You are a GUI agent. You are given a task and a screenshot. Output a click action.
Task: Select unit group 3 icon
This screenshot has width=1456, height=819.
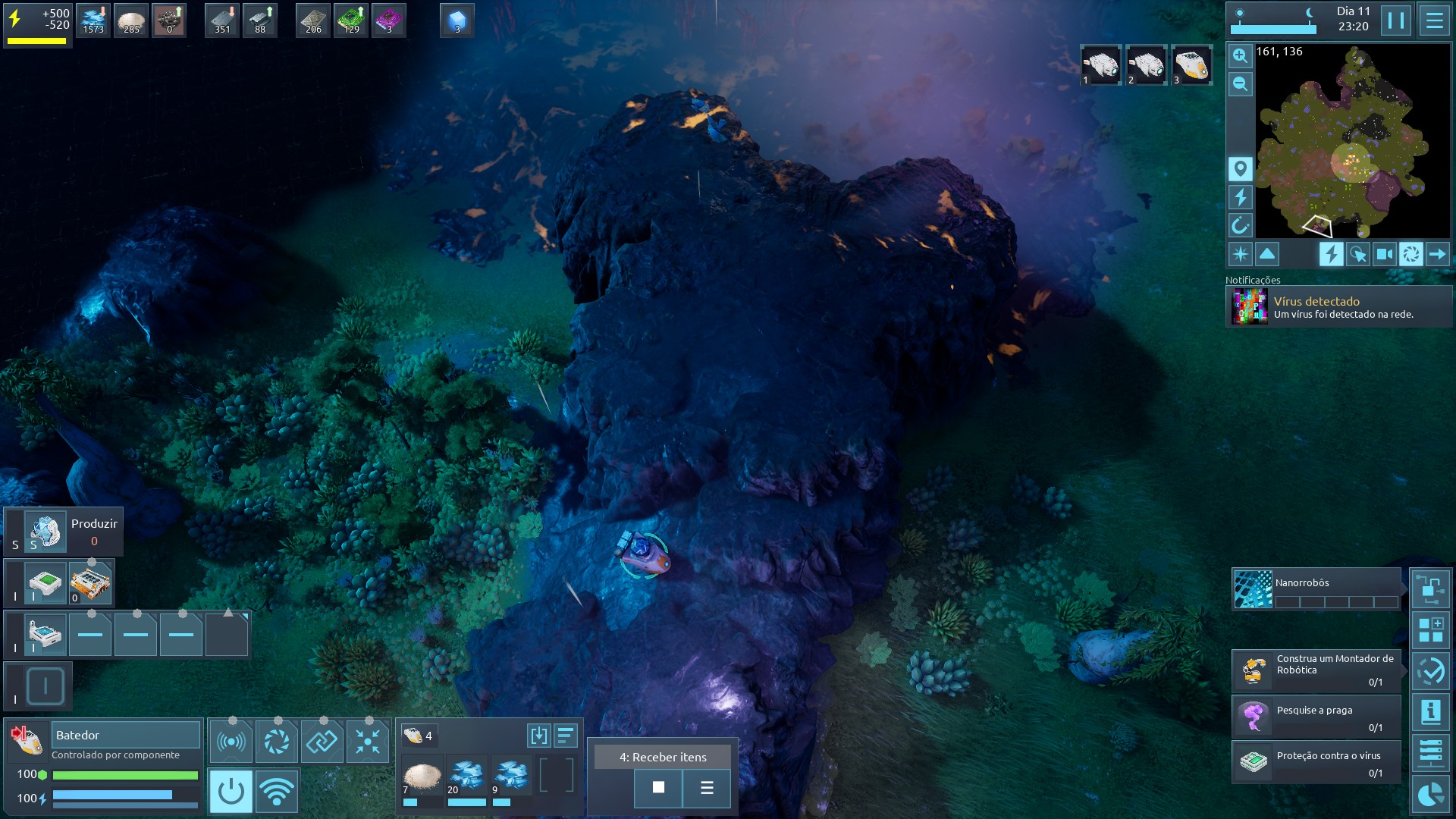(1191, 65)
